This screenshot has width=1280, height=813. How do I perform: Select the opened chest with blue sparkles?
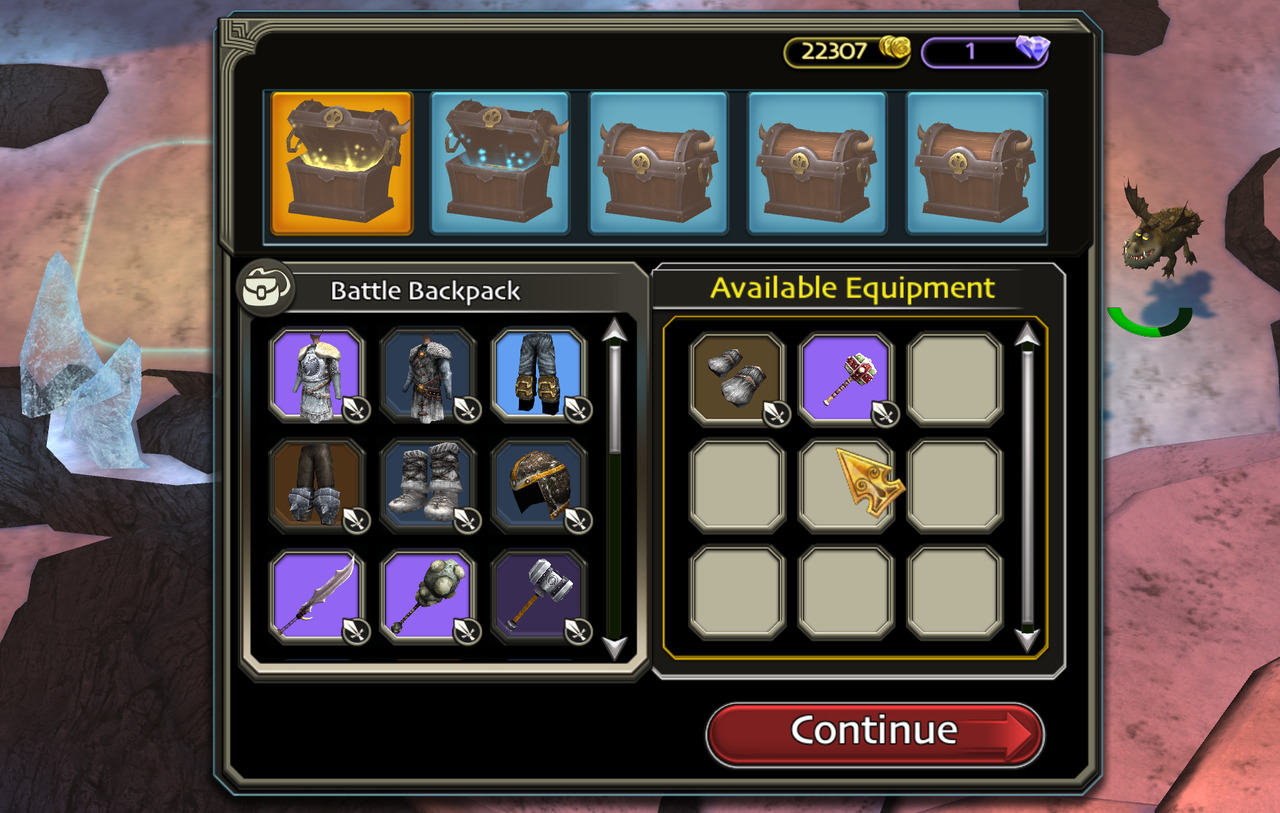click(500, 163)
